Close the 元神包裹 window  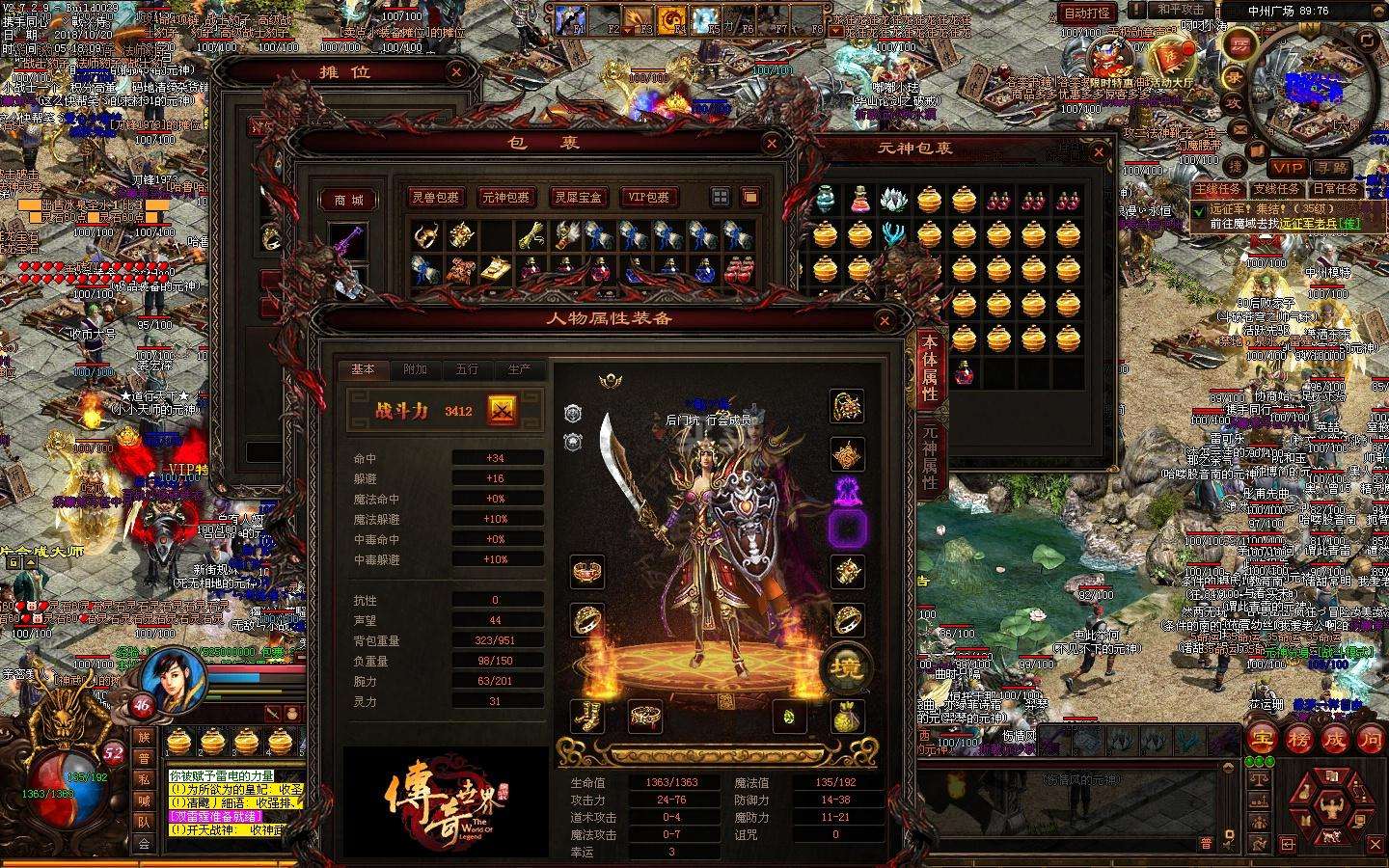click(x=1098, y=152)
